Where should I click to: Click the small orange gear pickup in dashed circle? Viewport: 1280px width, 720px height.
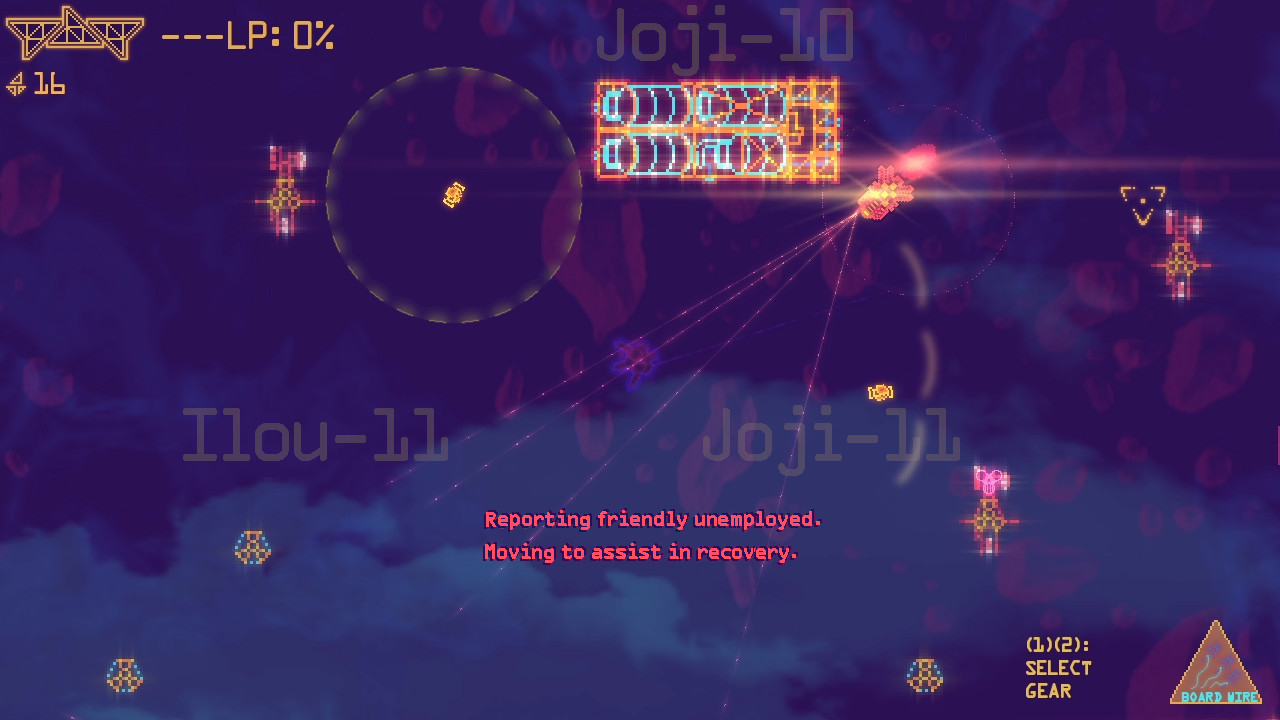click(452, 194)
